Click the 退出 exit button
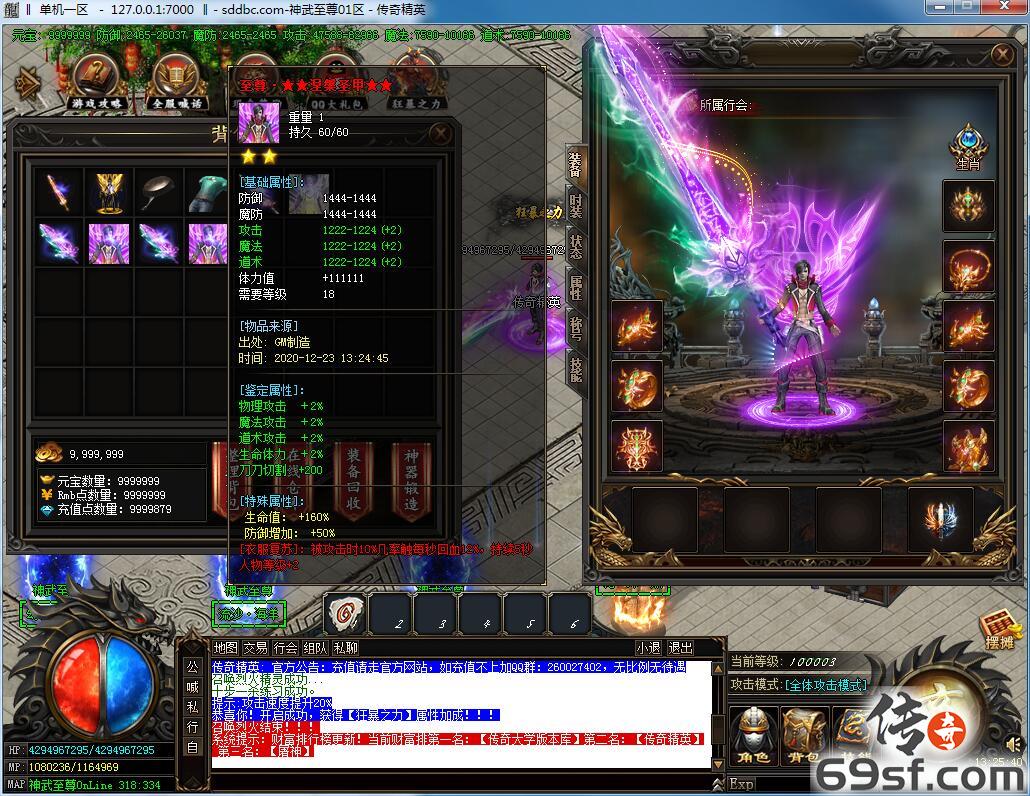1030x796 pixels. pos(680,648)
